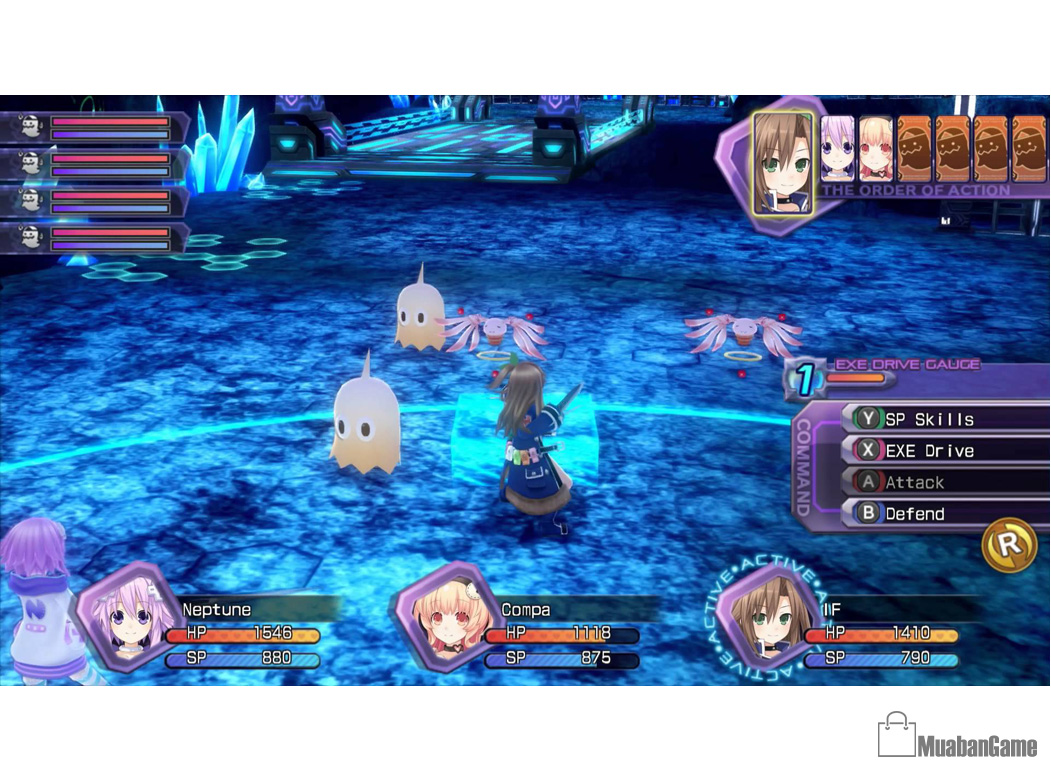Choose the EXE Drive command

(929, 451)
